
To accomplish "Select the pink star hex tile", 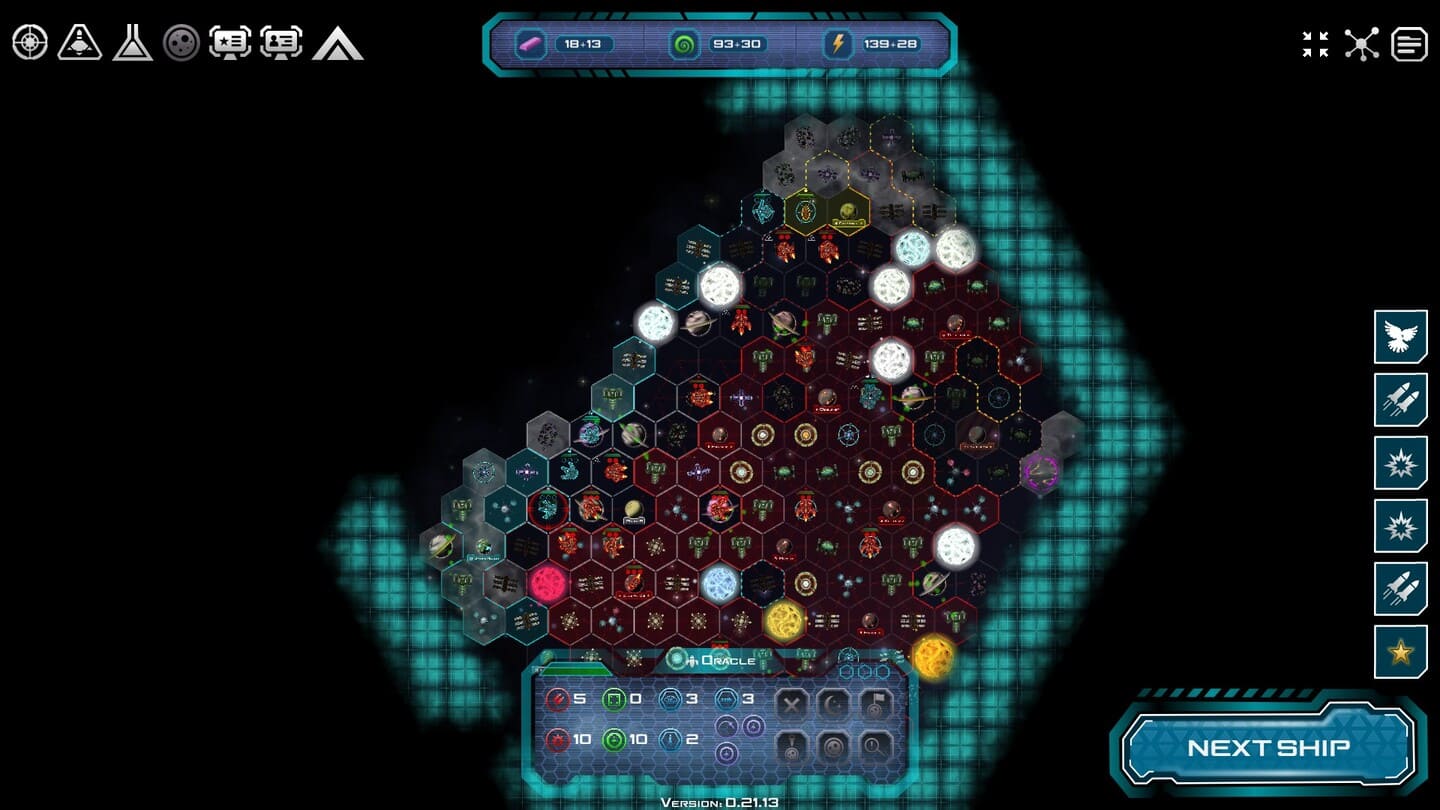I will tap(548, 583).
